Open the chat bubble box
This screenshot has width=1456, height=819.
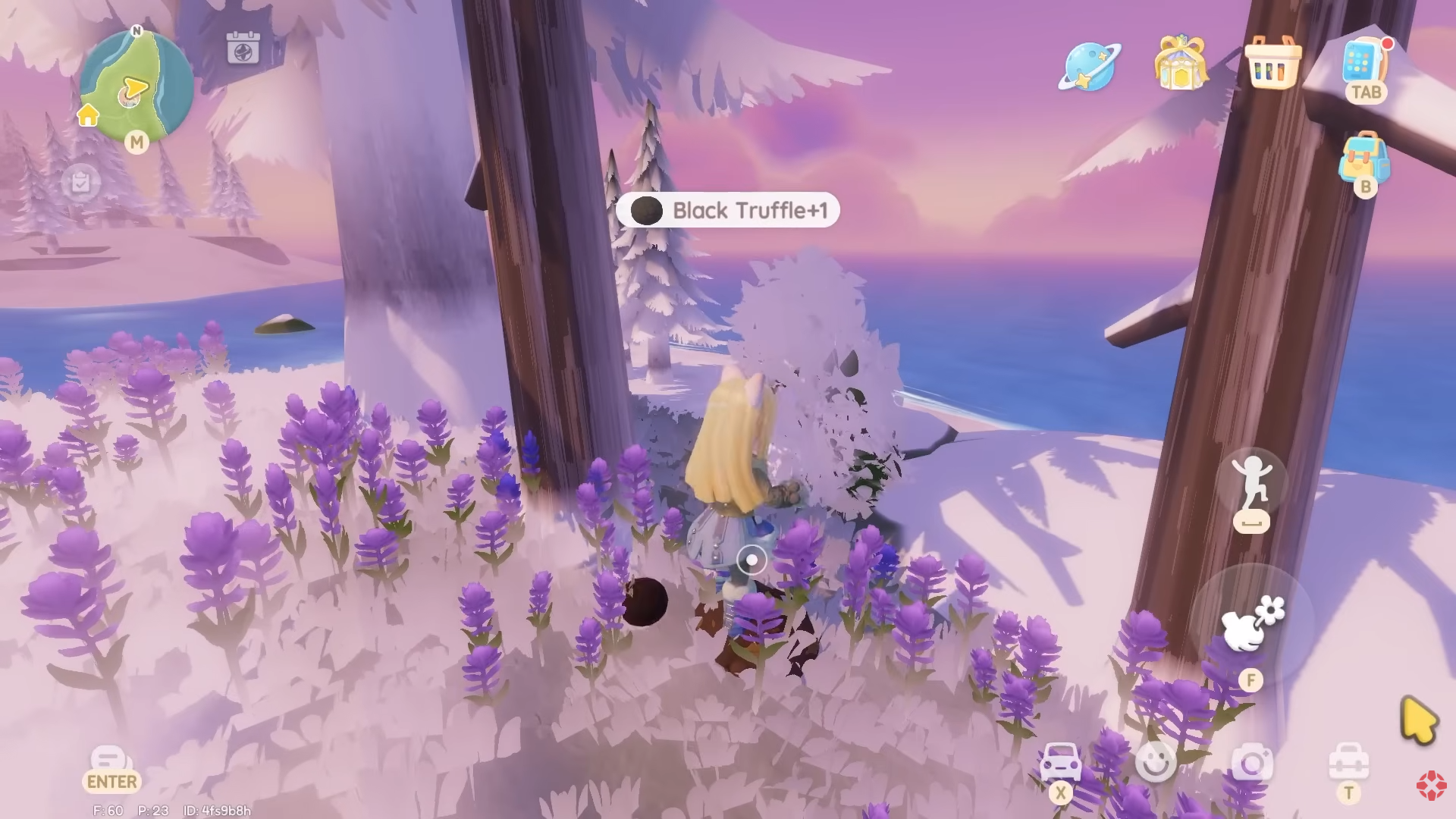[108, 758]
